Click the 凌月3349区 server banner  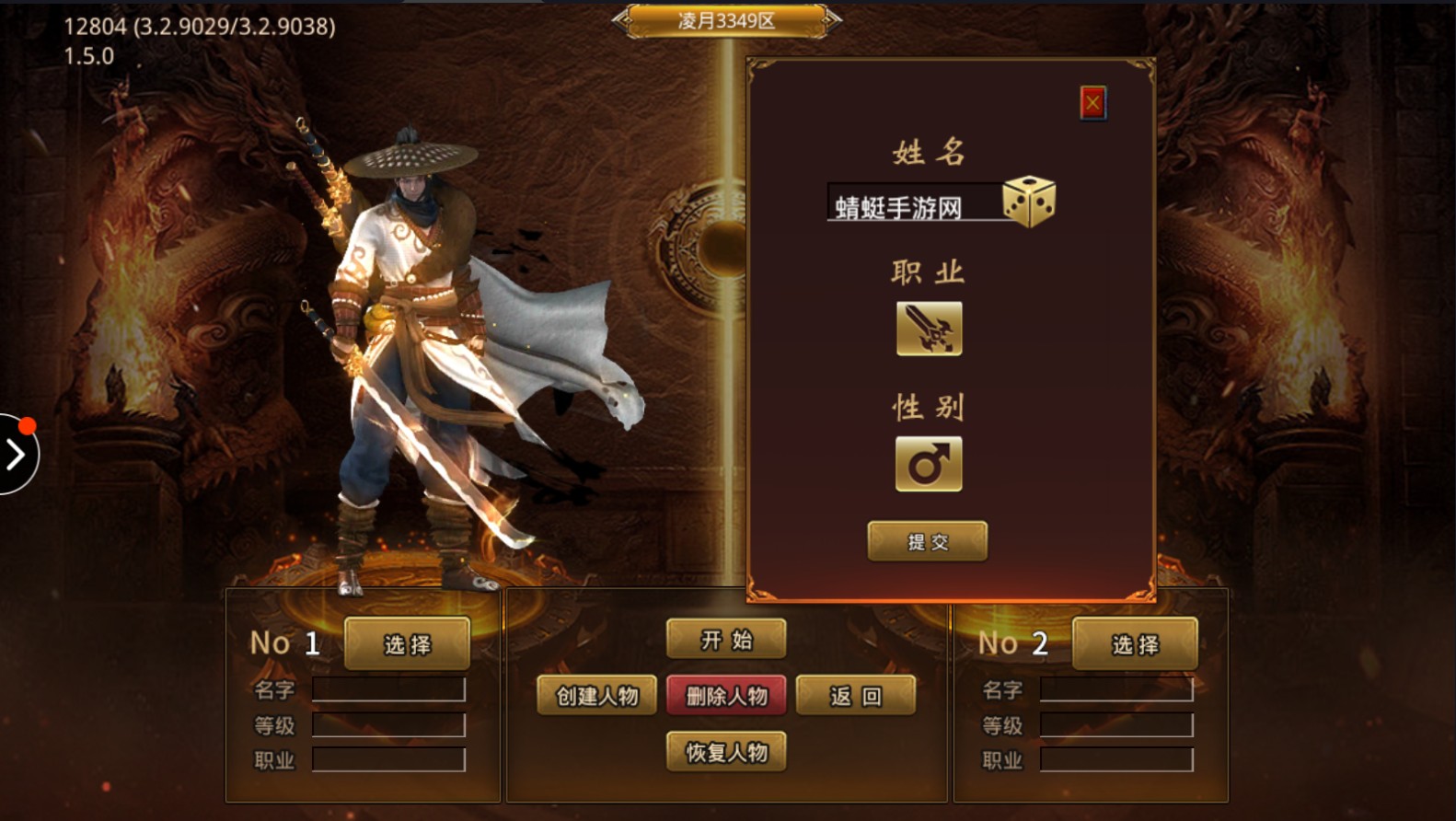(x=727, y=18)
